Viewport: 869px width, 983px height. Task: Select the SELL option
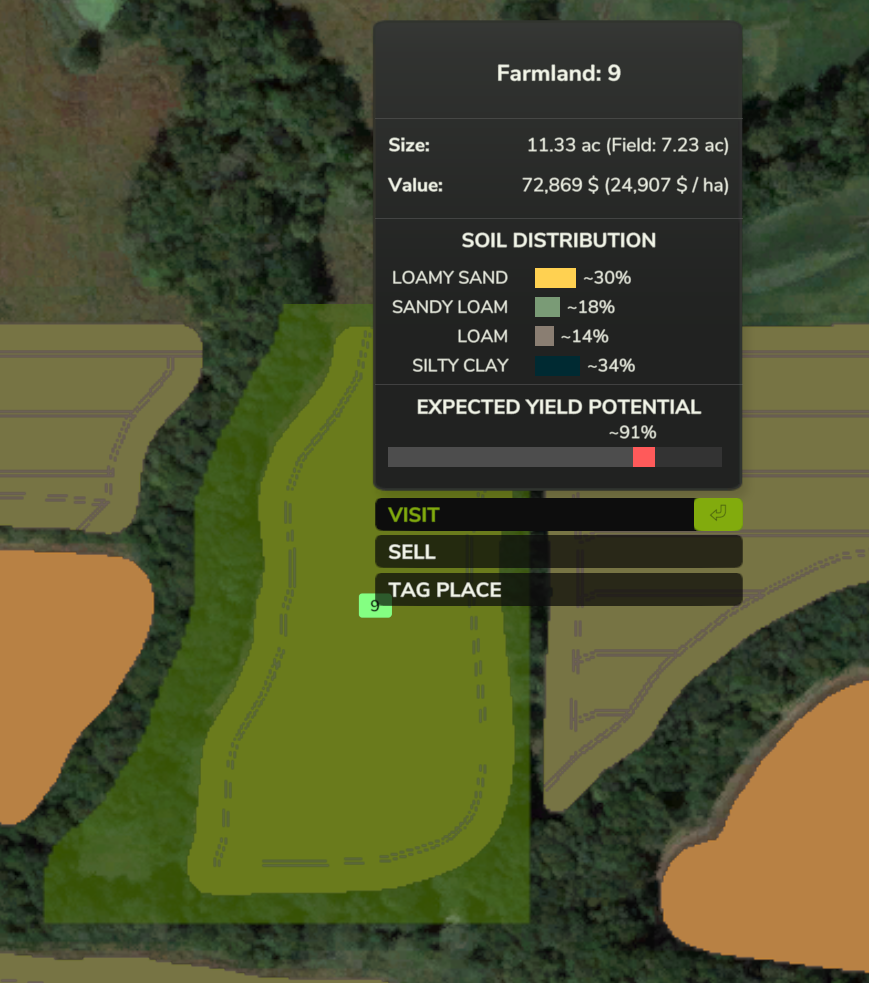click(557, 552)
